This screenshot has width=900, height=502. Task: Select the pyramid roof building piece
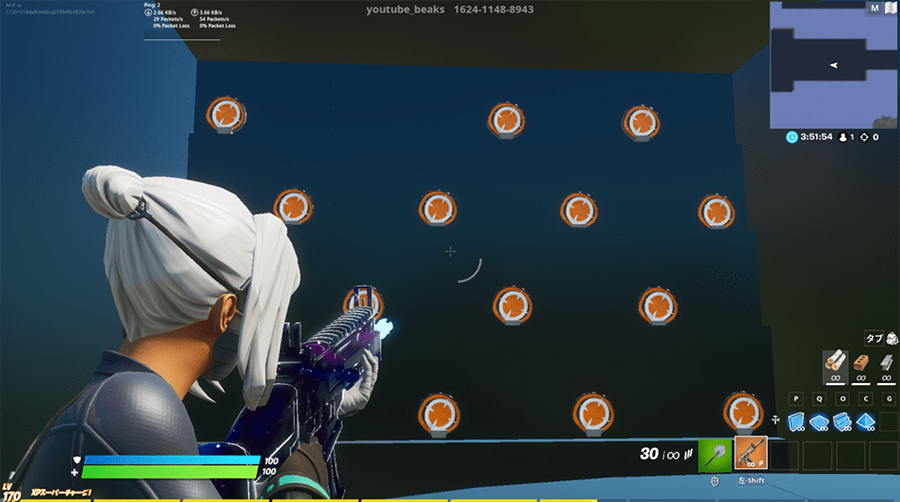pos(866,421)
